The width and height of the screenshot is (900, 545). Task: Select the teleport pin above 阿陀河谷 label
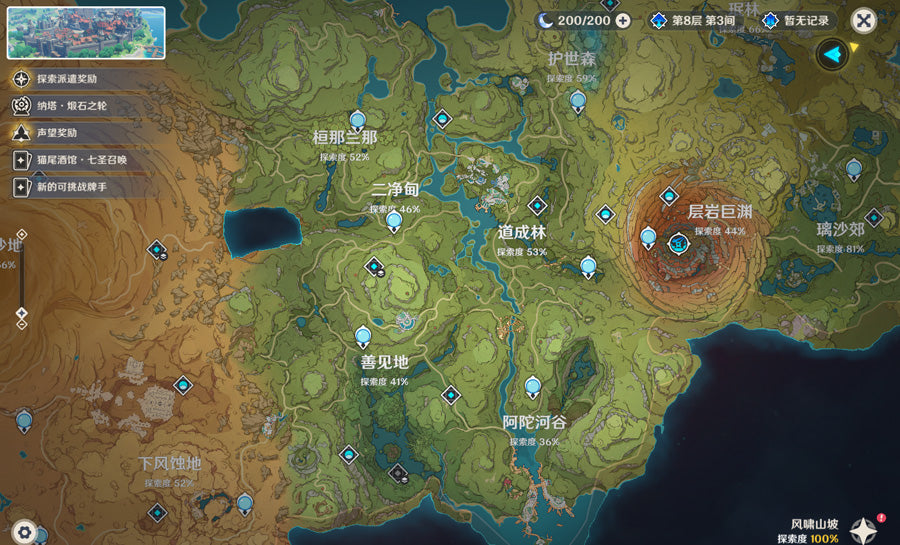[533, 386]
